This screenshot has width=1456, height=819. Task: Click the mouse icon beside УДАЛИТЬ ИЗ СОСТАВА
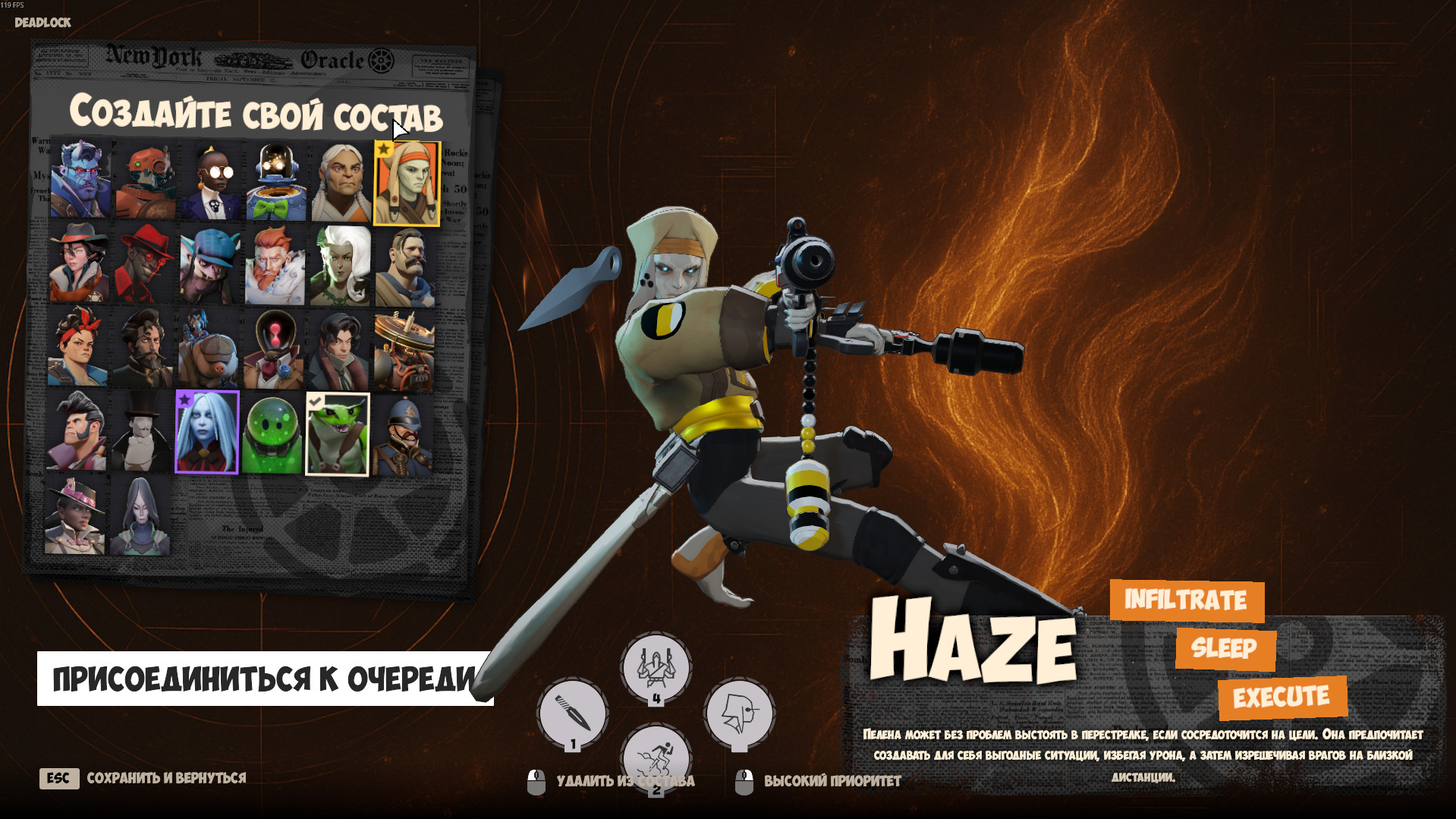(537, 778)
